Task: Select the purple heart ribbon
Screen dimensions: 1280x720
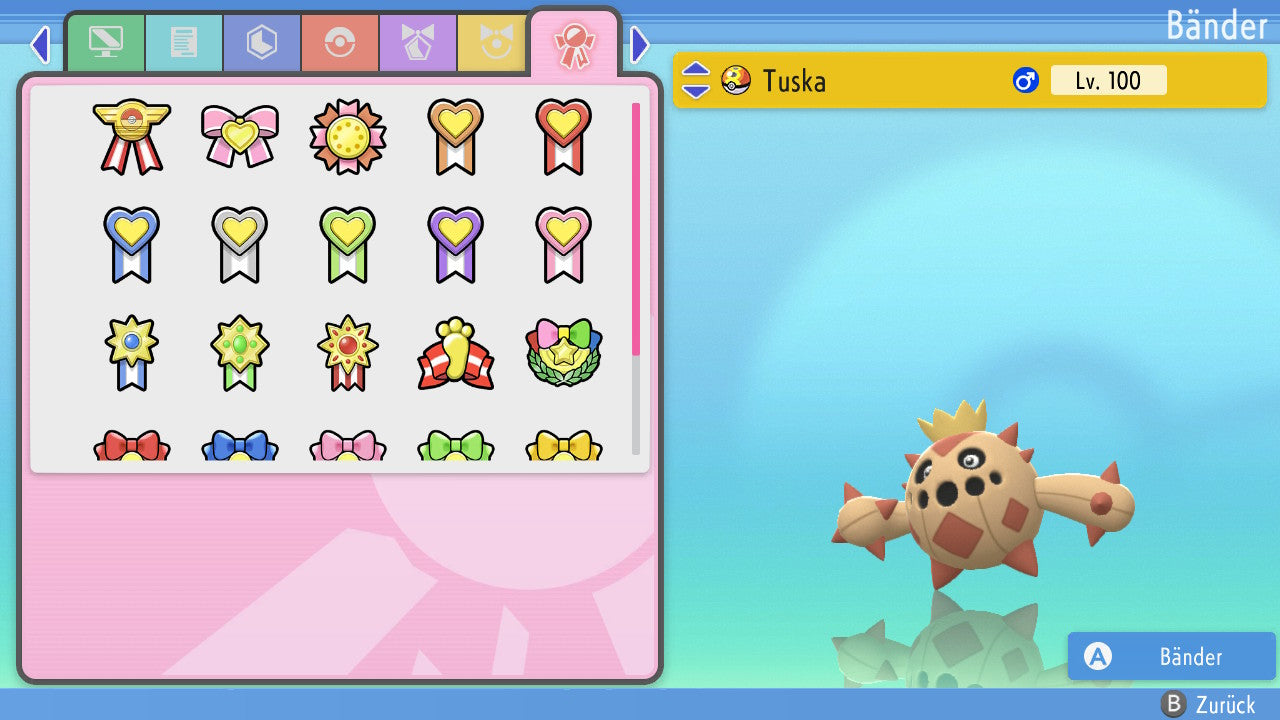Action: pos(456,244)
